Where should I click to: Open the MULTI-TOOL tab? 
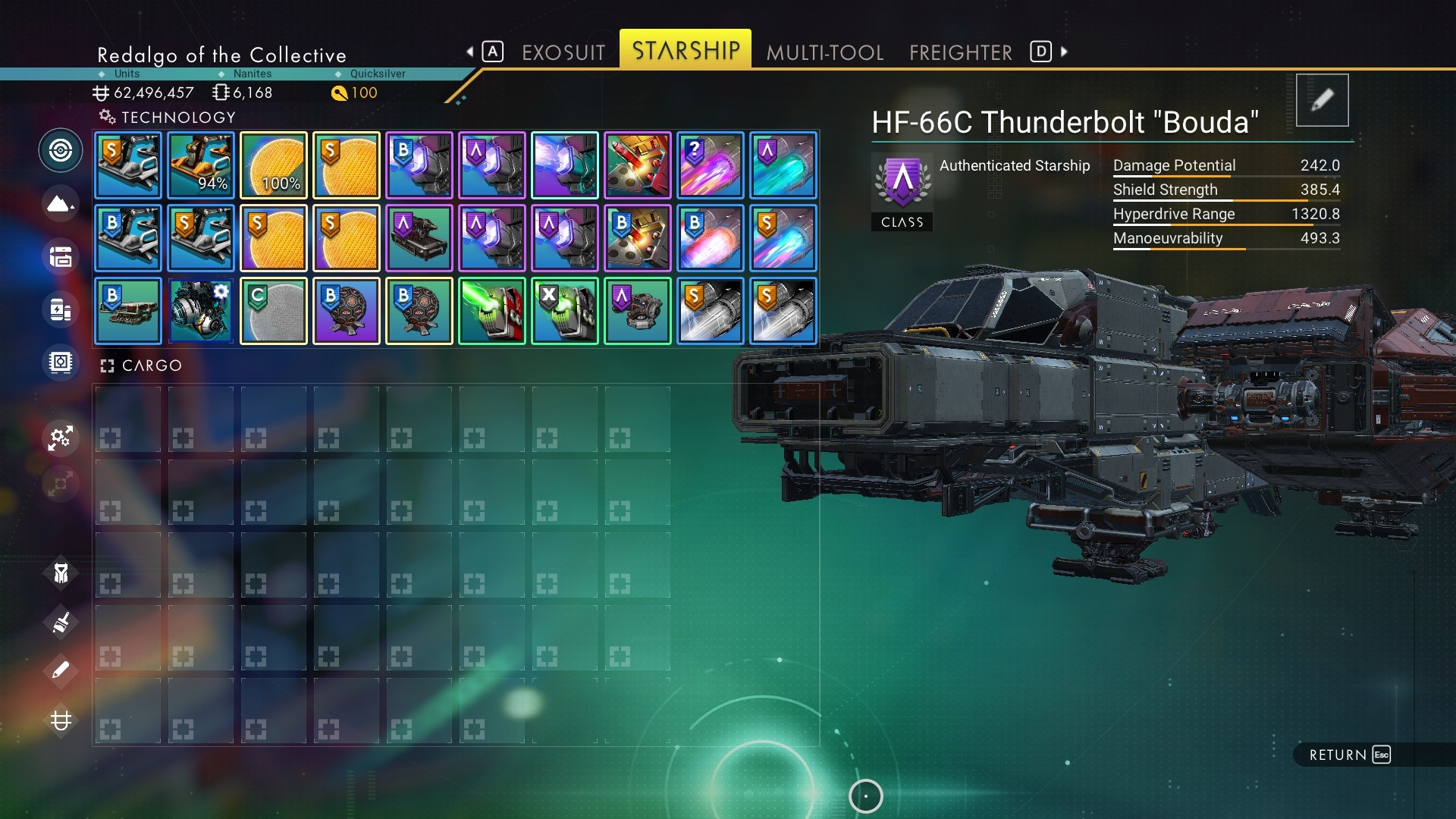(x=824, y=52)
